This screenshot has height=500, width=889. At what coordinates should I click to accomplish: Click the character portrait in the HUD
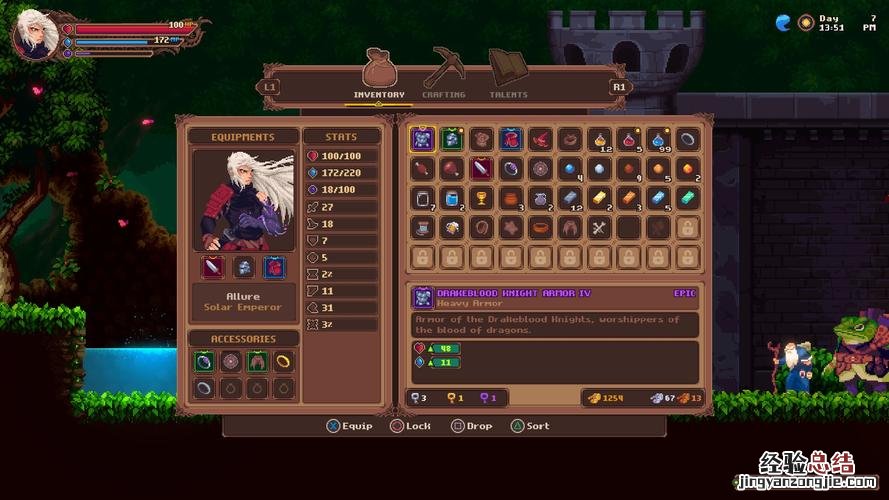(x=34, y=35)
